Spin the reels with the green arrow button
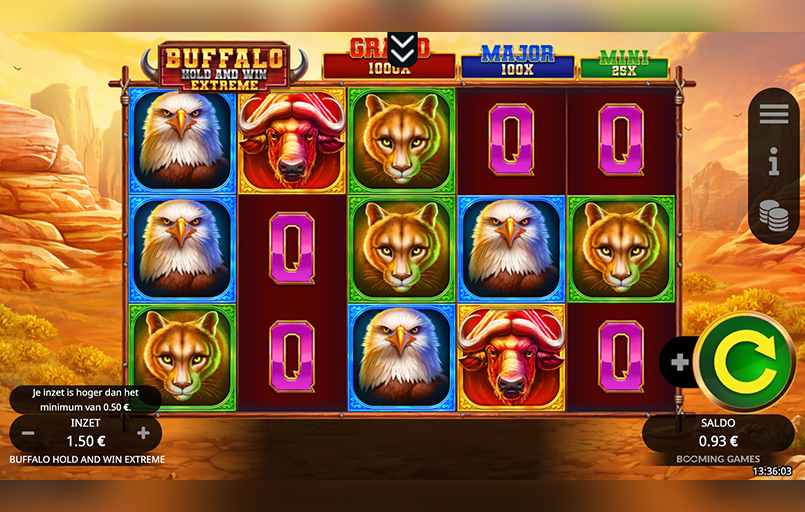805x512 pixels. 743,361
